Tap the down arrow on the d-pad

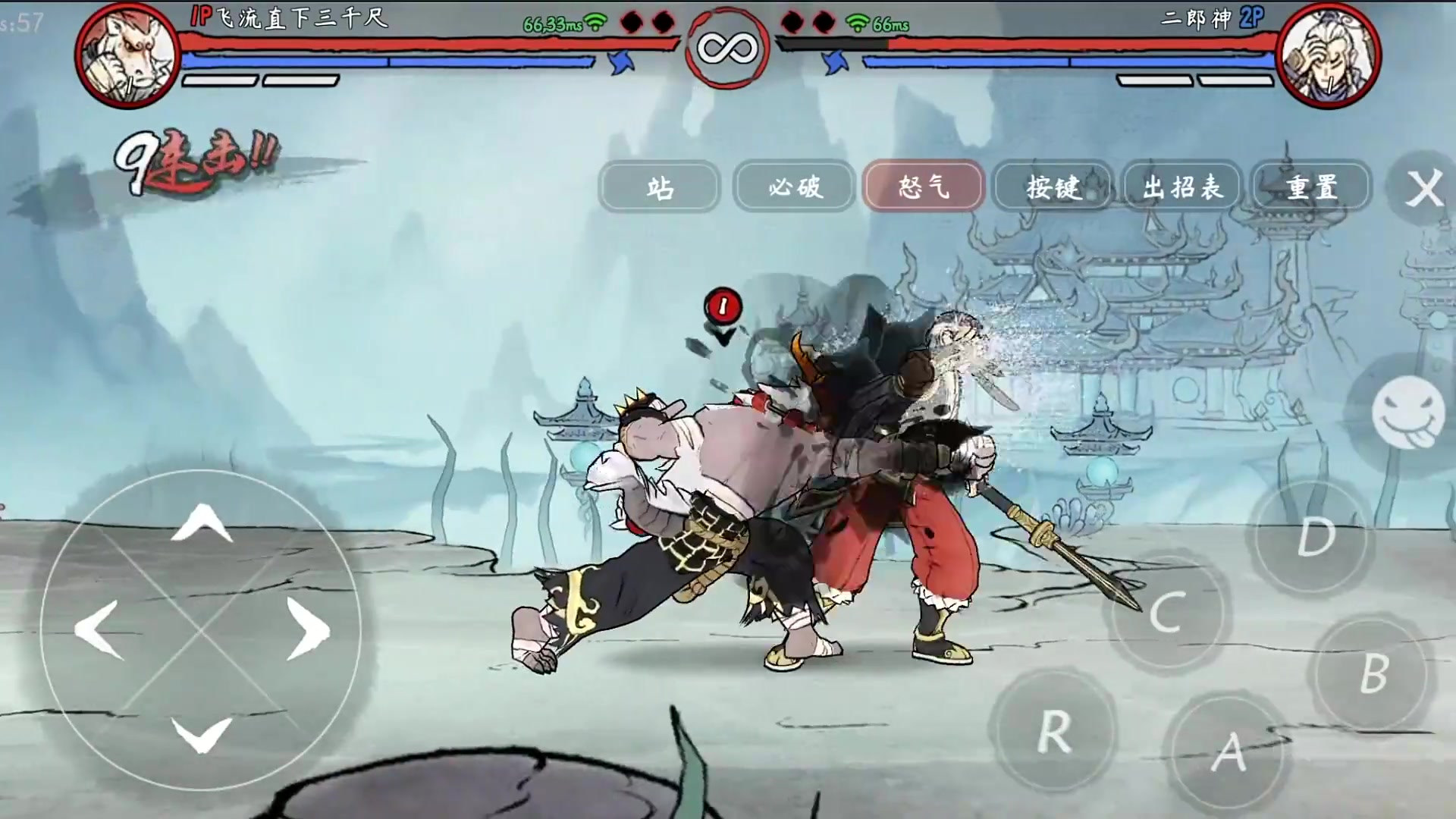tap(201, 734)
